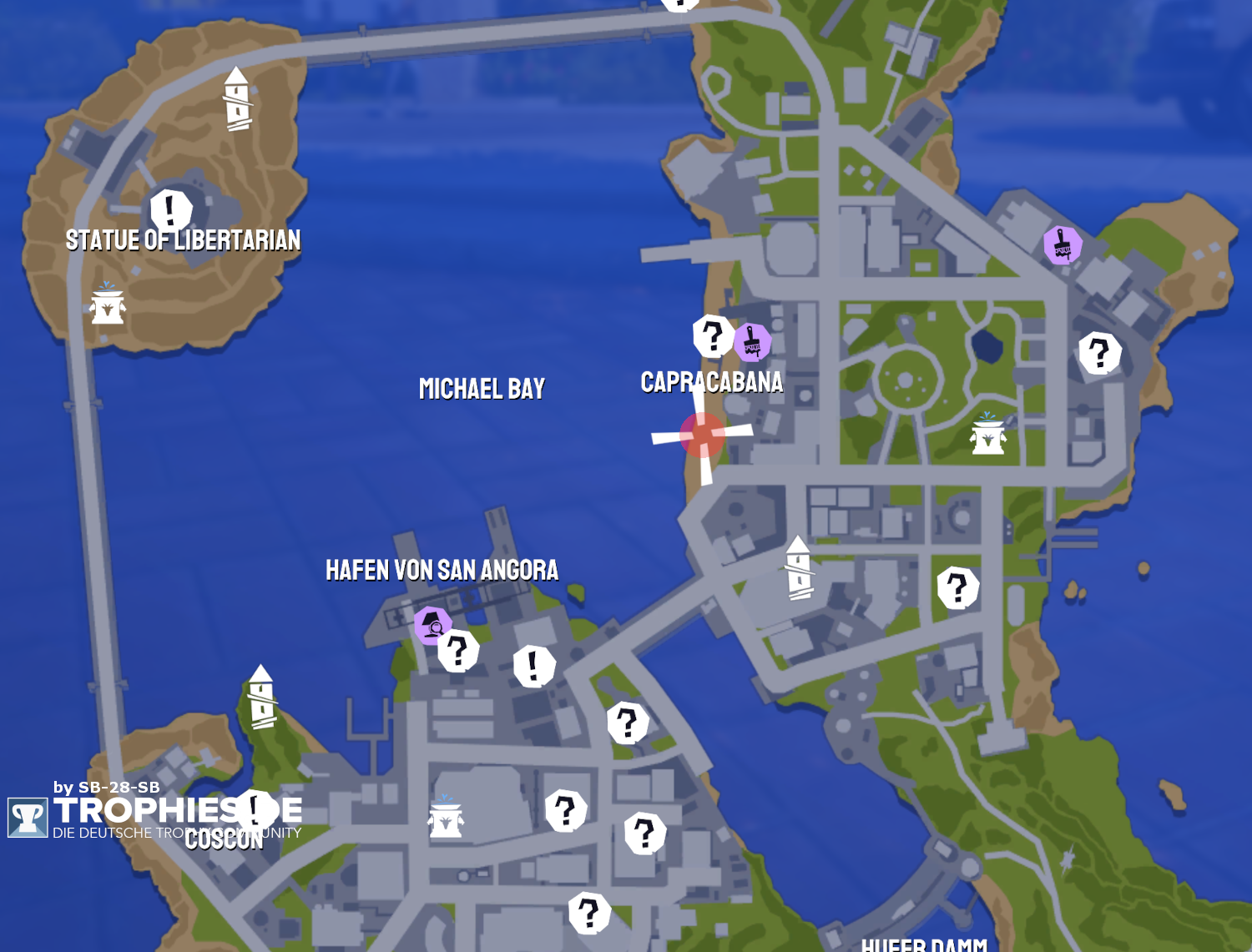Select the tower icon north of Coscon
Image resolution: width=1252 pixels, height=952 pixels.
pos(261,697)
